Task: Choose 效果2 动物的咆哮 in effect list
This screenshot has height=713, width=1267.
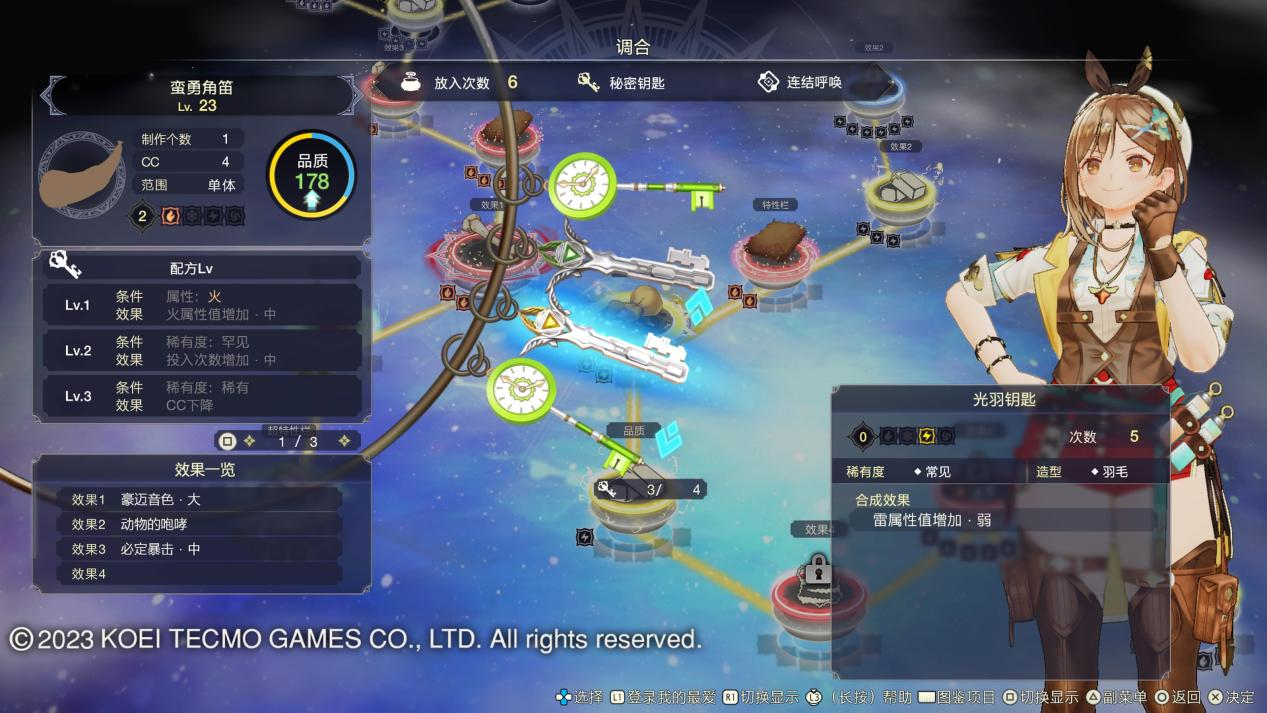Action: pyautogui.click(x=190, y=524)
